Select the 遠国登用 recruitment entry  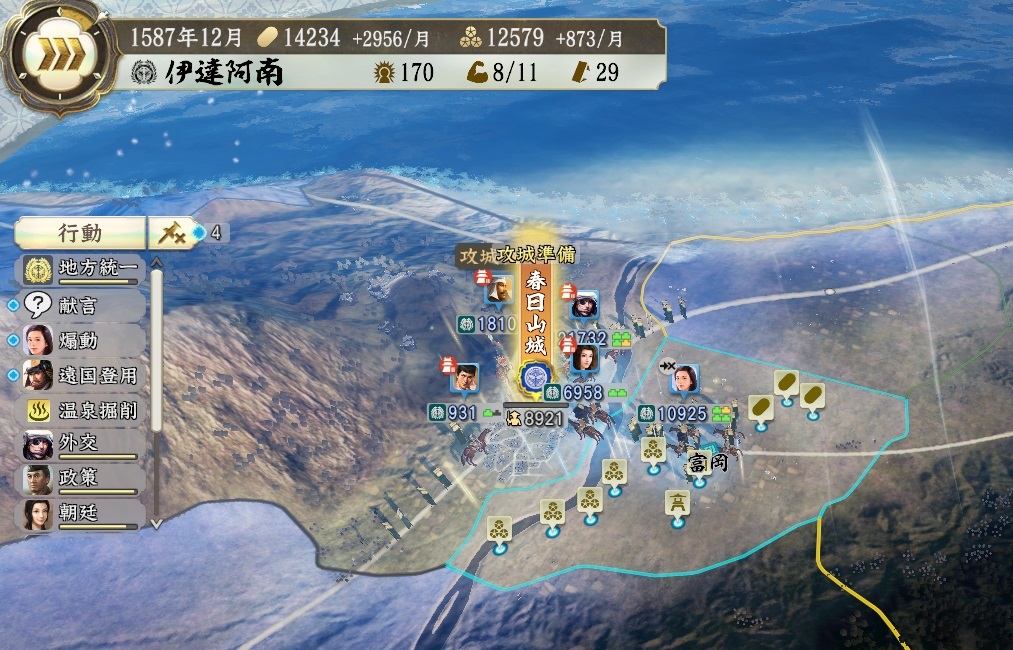coord(83,376)
